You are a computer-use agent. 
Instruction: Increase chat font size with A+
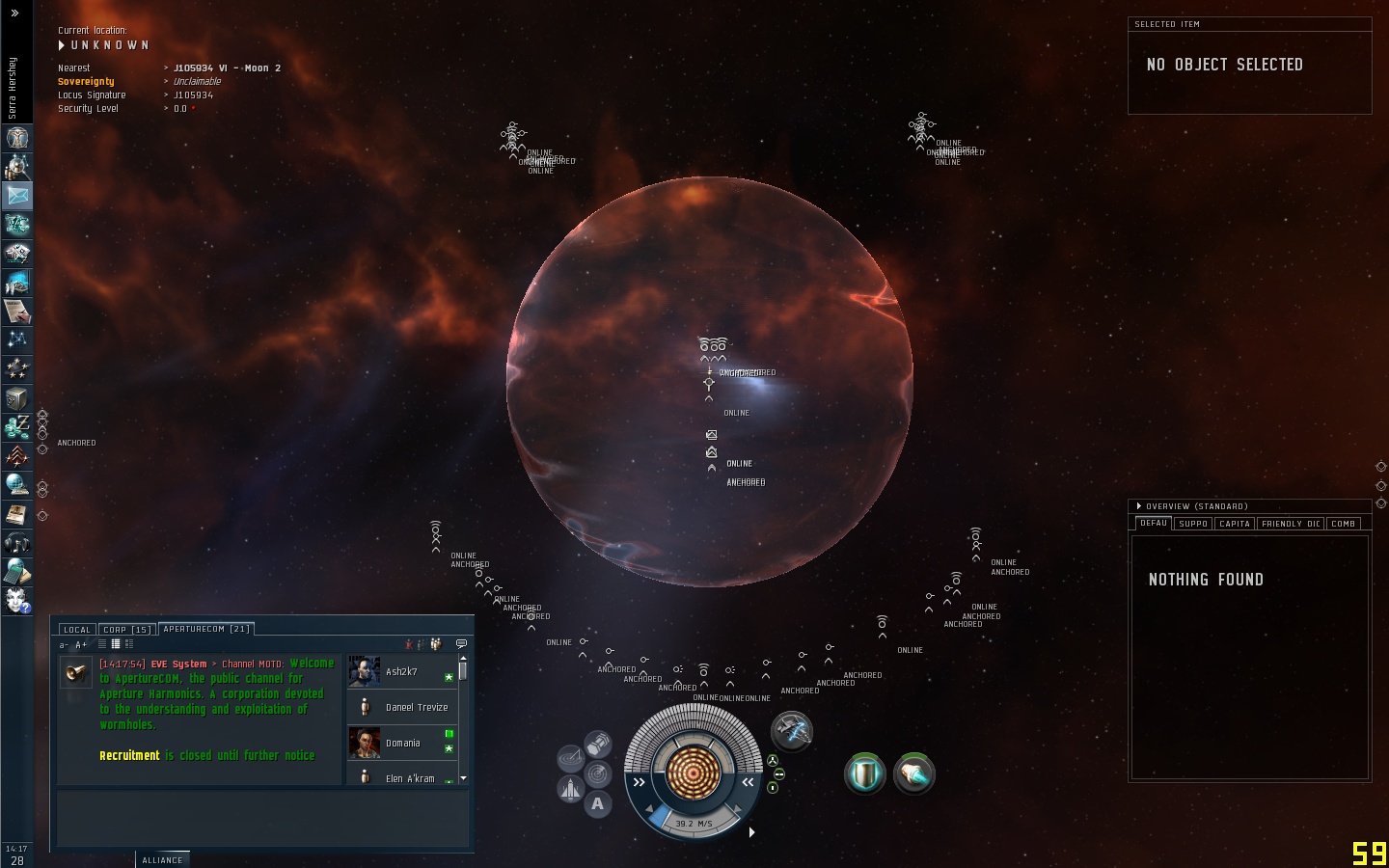(81, 645)
